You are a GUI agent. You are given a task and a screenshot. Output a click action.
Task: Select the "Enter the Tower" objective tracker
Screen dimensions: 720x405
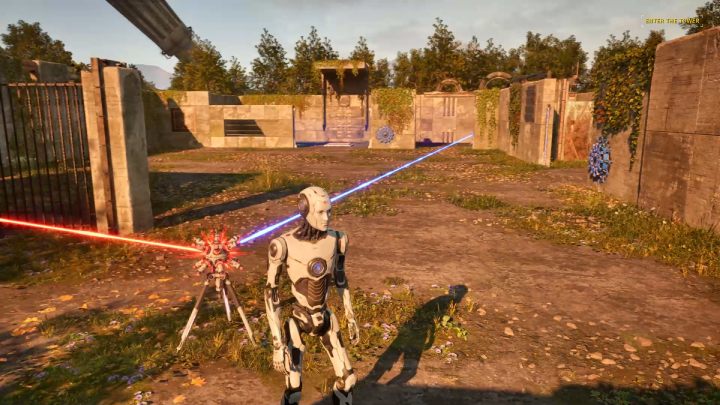(672, 20)
